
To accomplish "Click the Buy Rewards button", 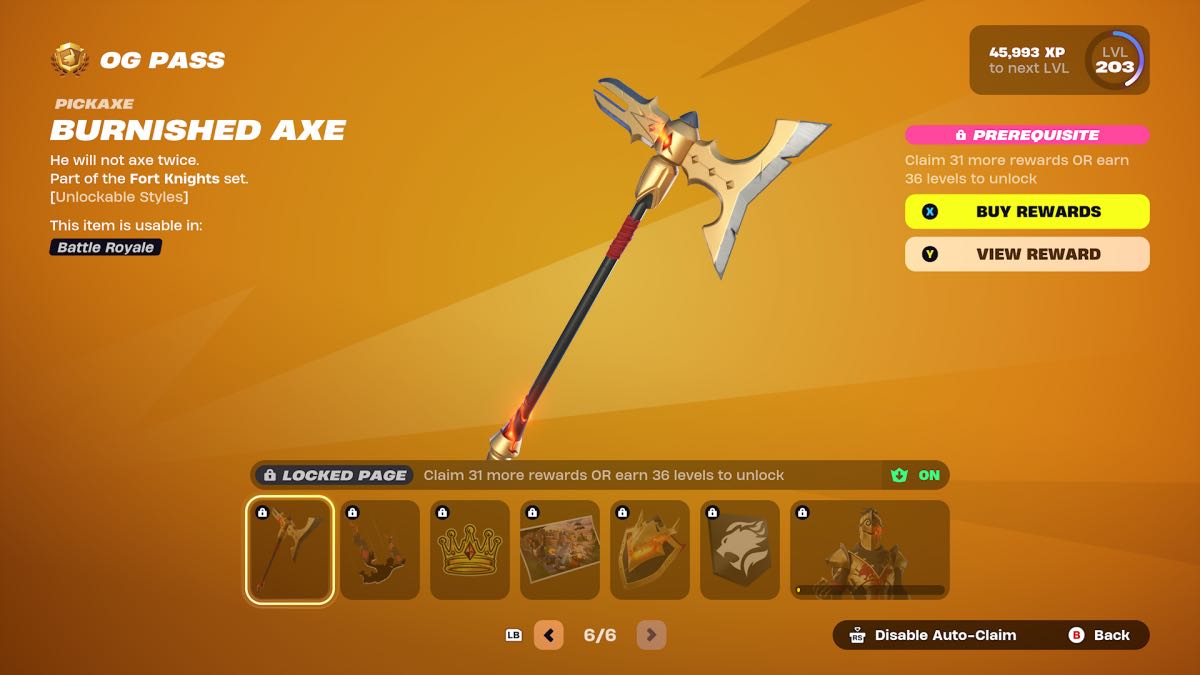I will click(x=1027, y=212).
